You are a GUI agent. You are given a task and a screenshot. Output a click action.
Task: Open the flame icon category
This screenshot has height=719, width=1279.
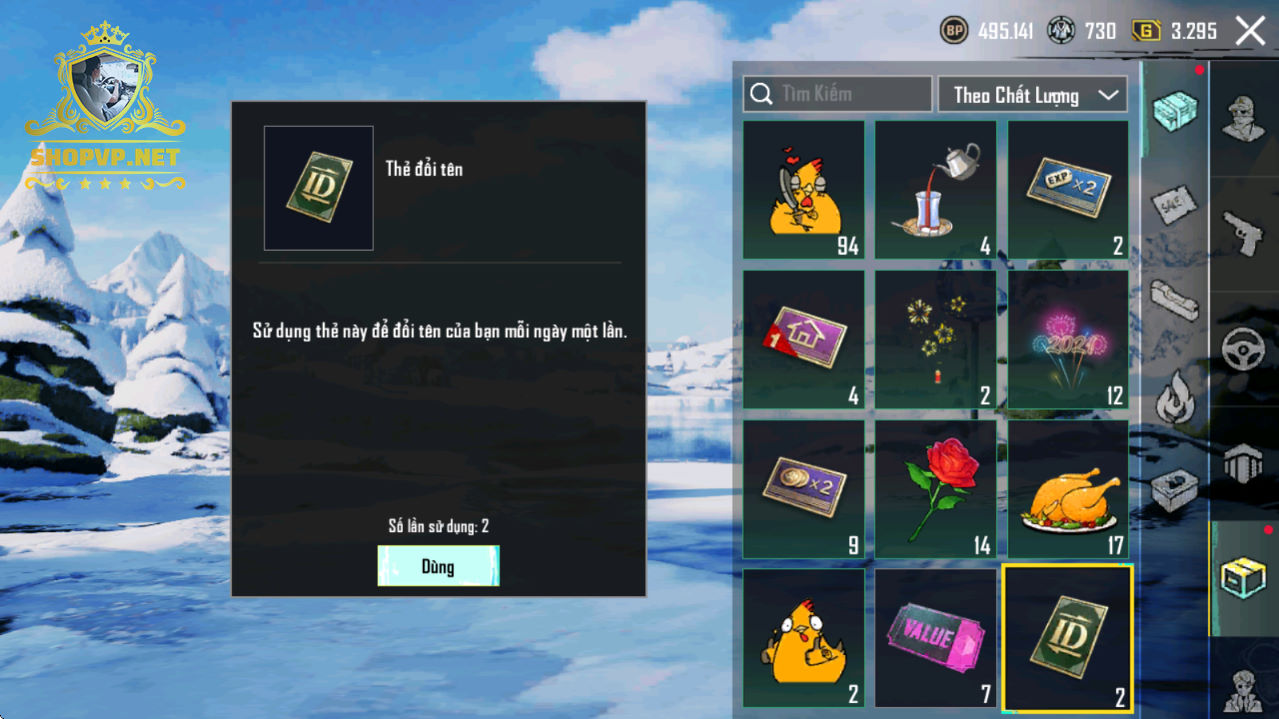[x=1175, y=398]
